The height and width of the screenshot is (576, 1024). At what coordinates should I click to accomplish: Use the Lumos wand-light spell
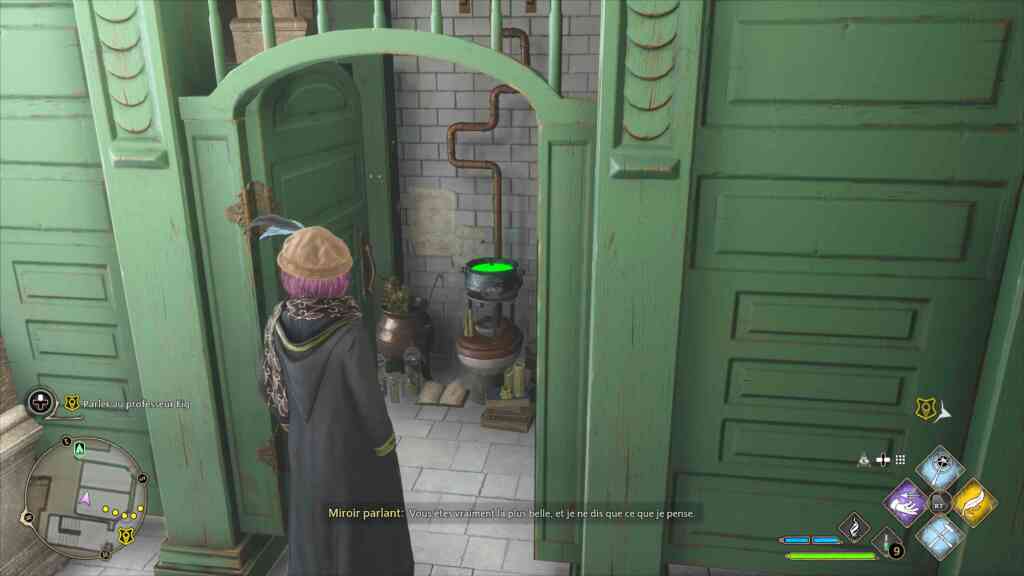point(940,466)
